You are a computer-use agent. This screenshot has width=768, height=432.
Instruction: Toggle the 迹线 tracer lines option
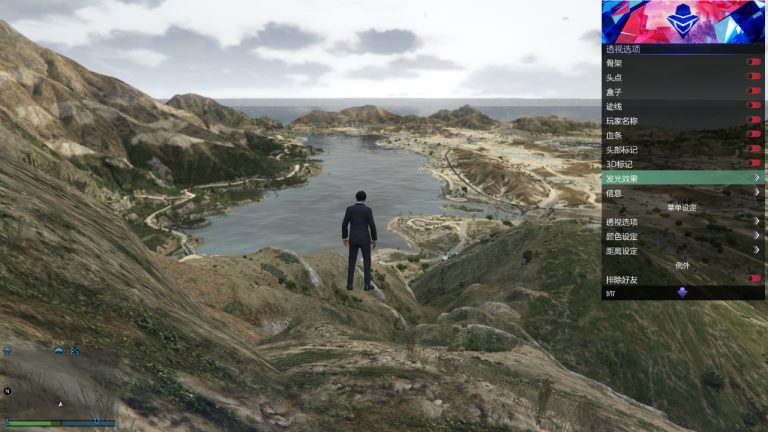click(753, 105)
